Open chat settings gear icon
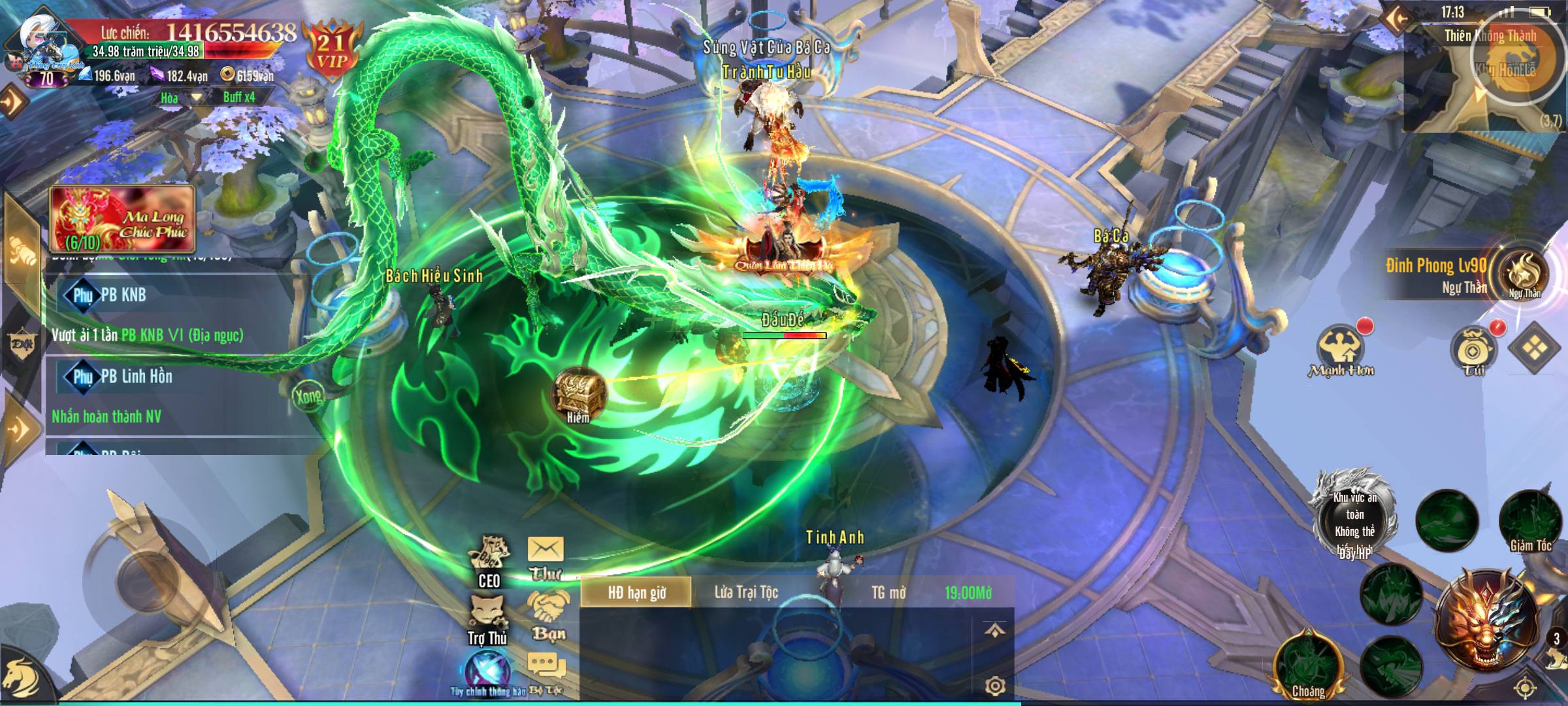The image size is (1568, 706). tap(994, 685)
